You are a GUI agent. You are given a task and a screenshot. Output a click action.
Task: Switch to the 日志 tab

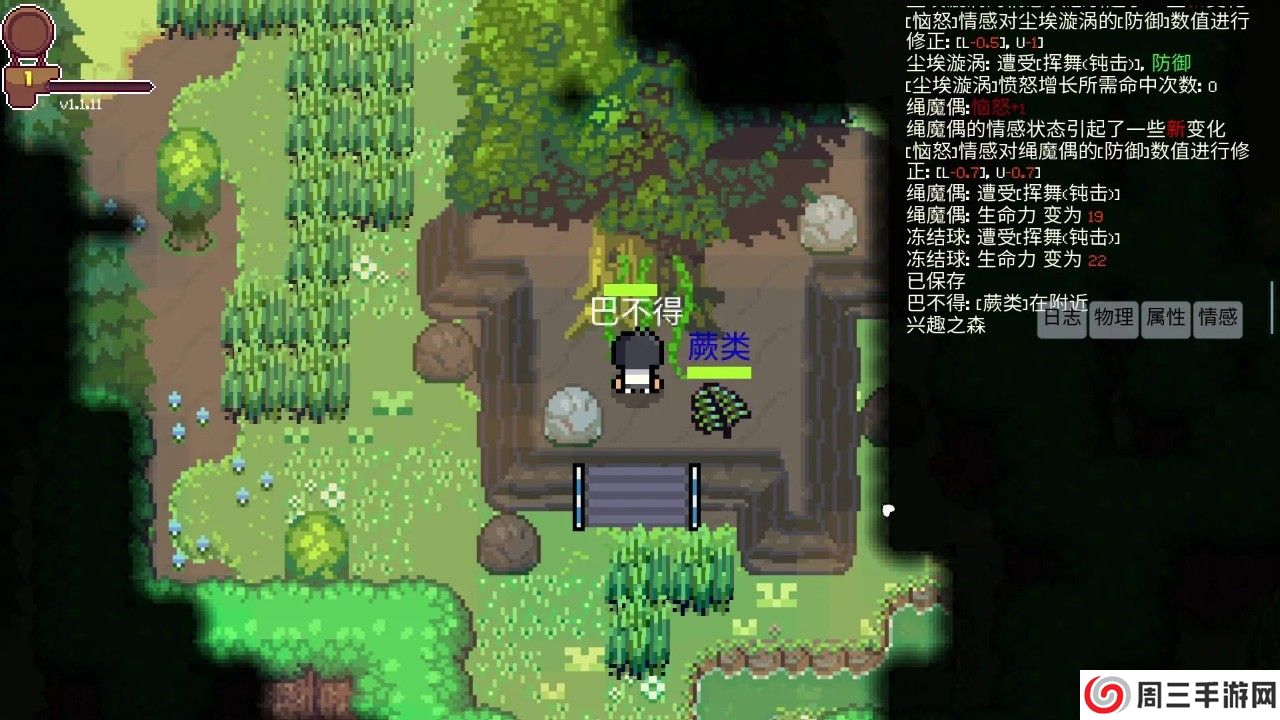(1061, 319)
